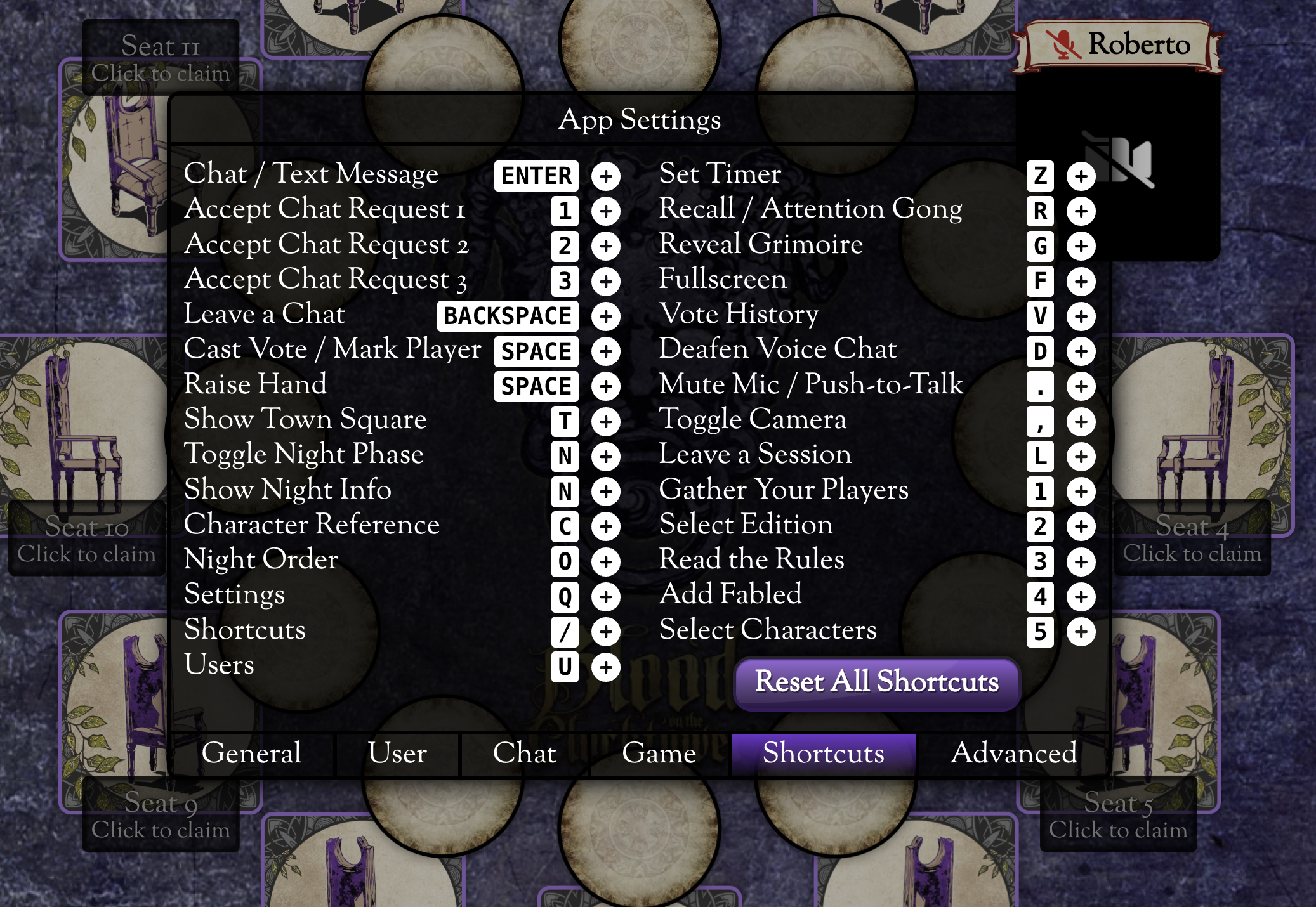Add a shortcut for Fullscreen

[x=1081, y=281]
